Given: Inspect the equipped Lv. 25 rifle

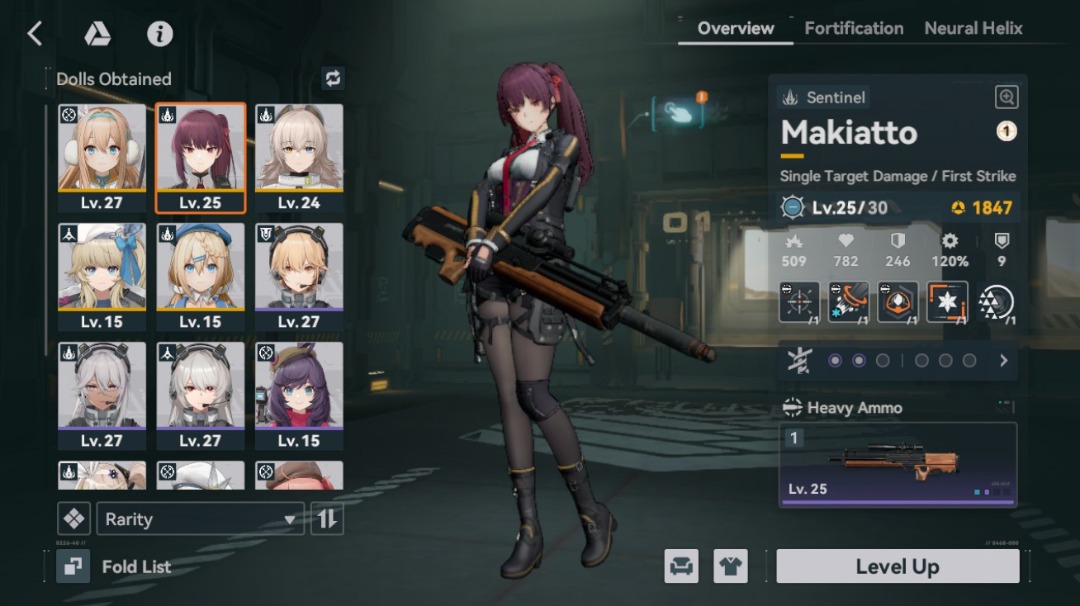Looking at the screenshot, I should (x=897, y=464).
